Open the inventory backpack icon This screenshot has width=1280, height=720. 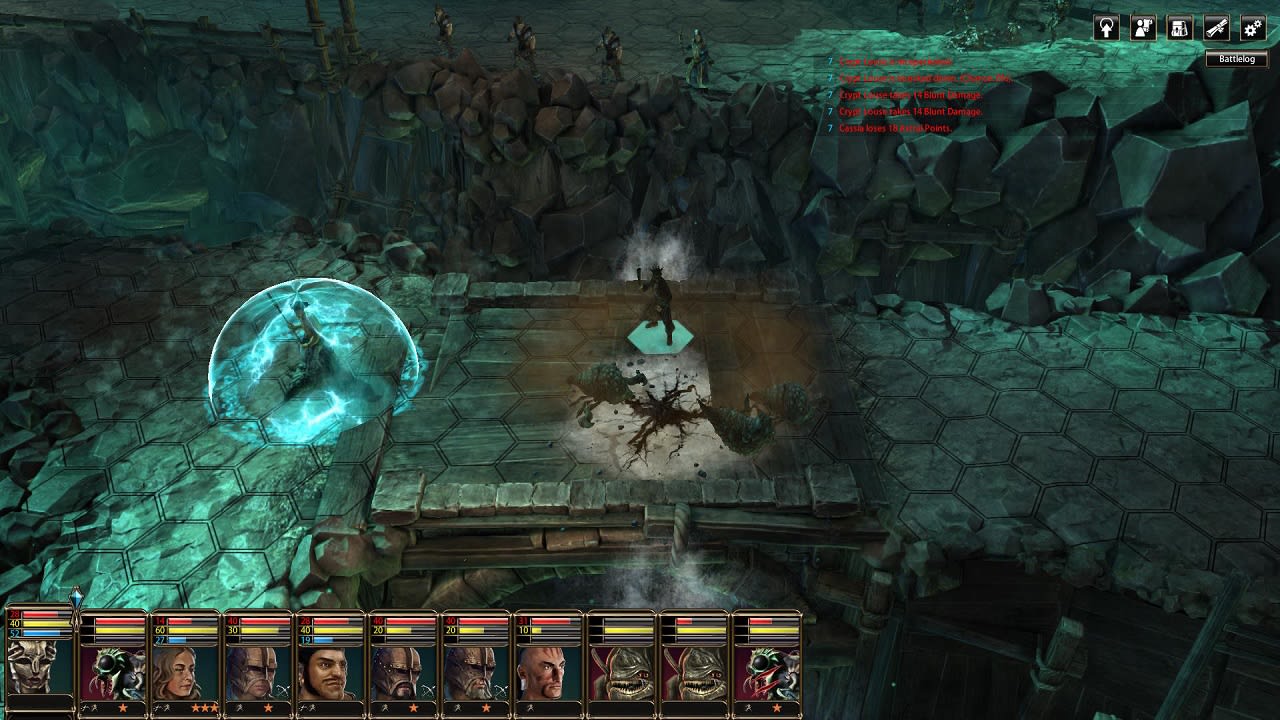[1178, 28]
